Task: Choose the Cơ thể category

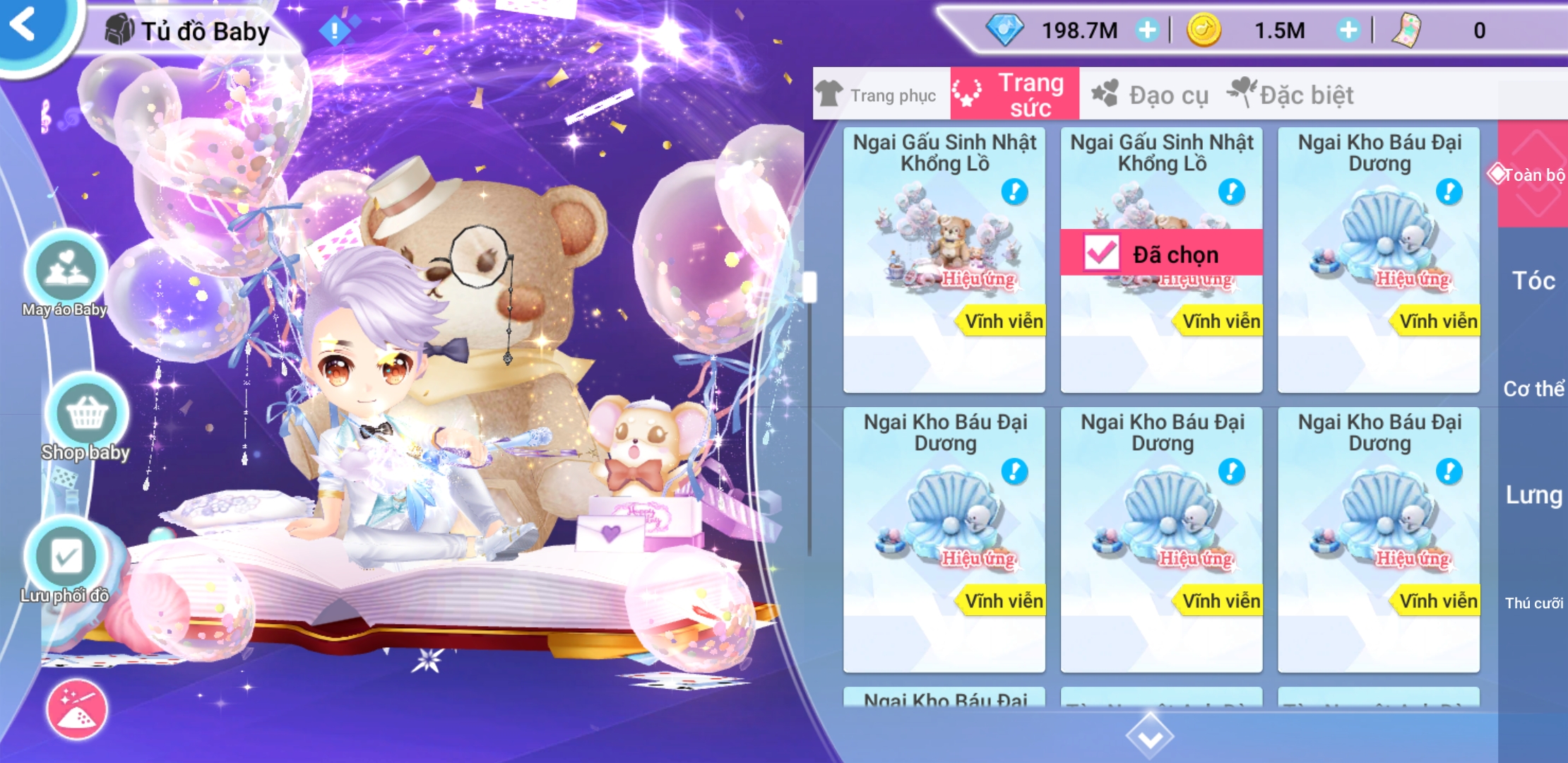Action: click(1533, 389)
